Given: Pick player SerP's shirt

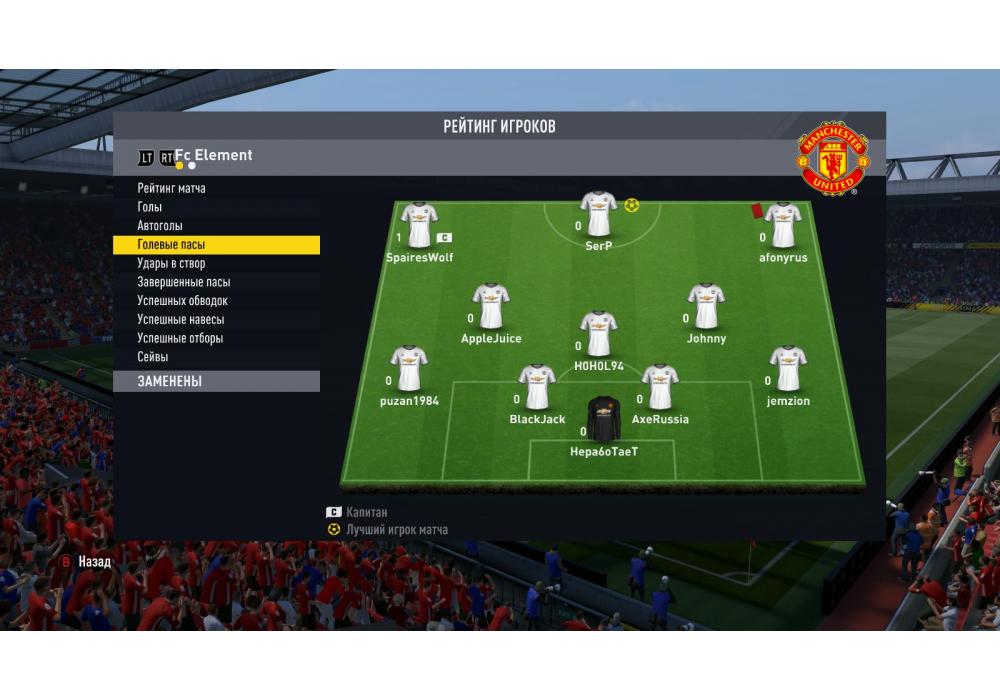Looking at the screenshot, I should tap(599, 213).
